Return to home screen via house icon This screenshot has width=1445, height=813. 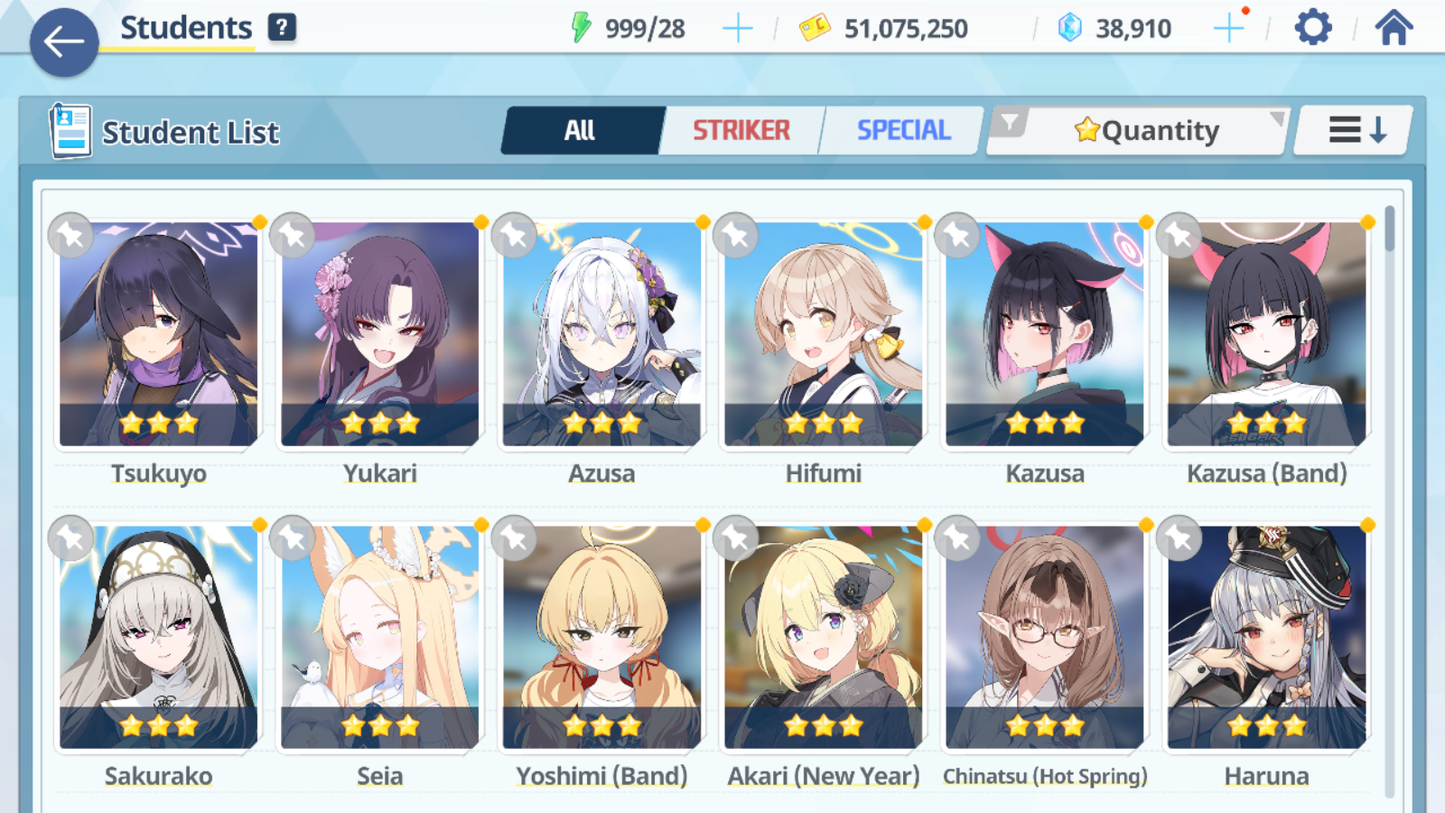pyautogui.click(x=1393, y=27)
